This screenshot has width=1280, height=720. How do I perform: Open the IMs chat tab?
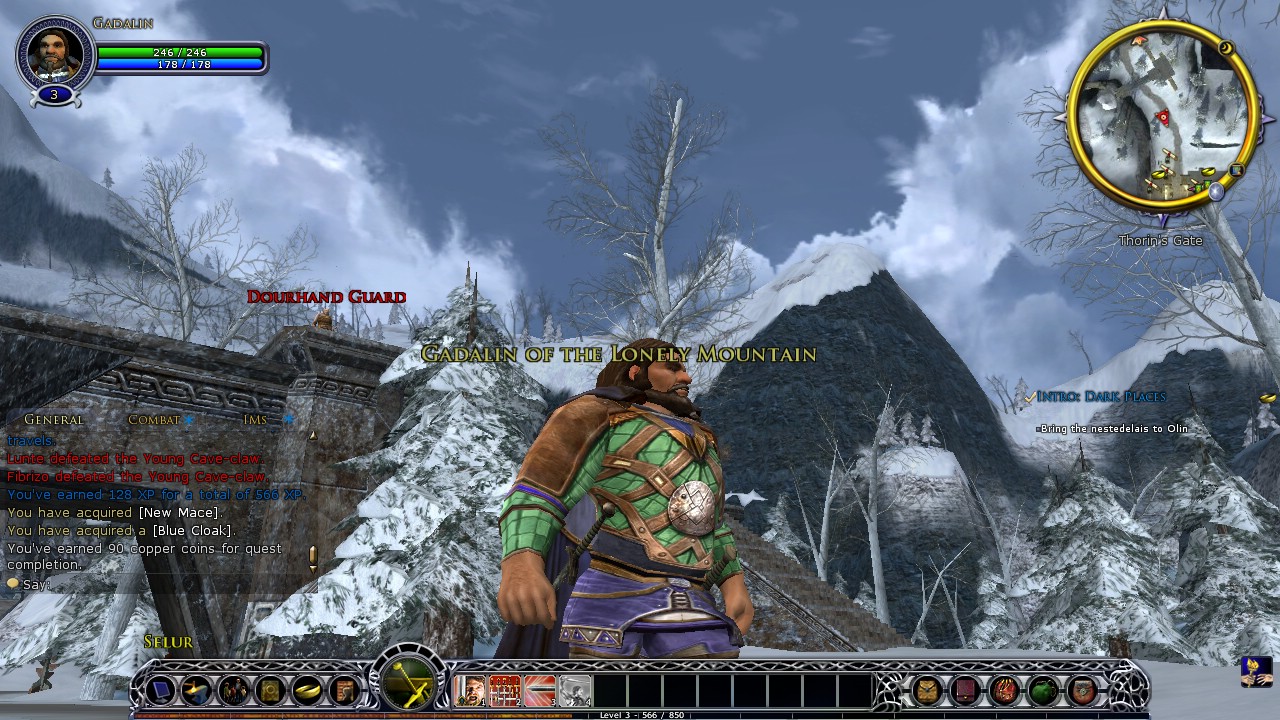click(255, 420)
